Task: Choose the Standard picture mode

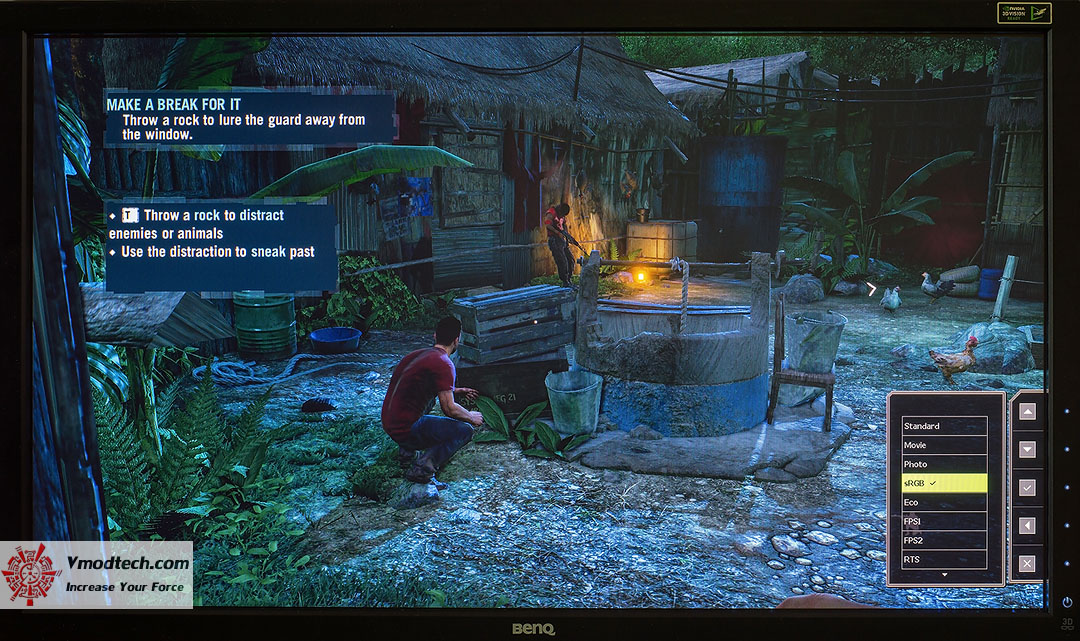Action: [944, 426]
